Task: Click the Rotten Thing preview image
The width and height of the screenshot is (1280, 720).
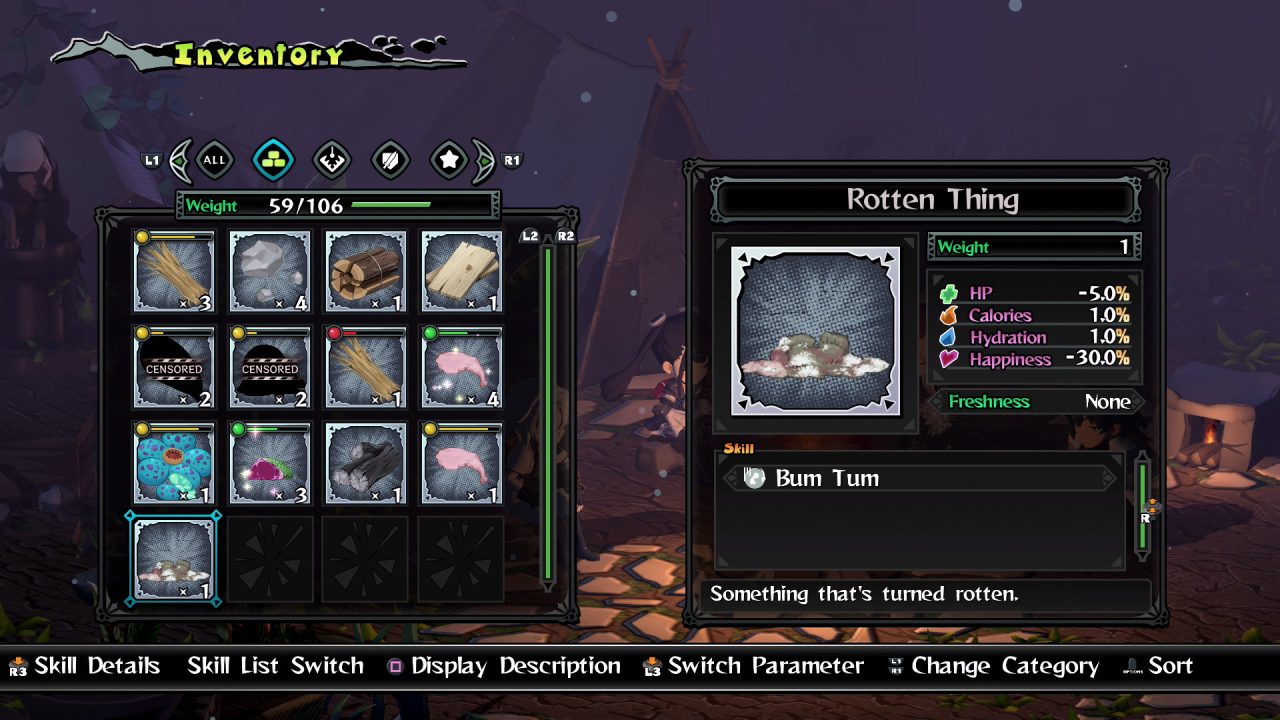Action: tap(816, 331)
